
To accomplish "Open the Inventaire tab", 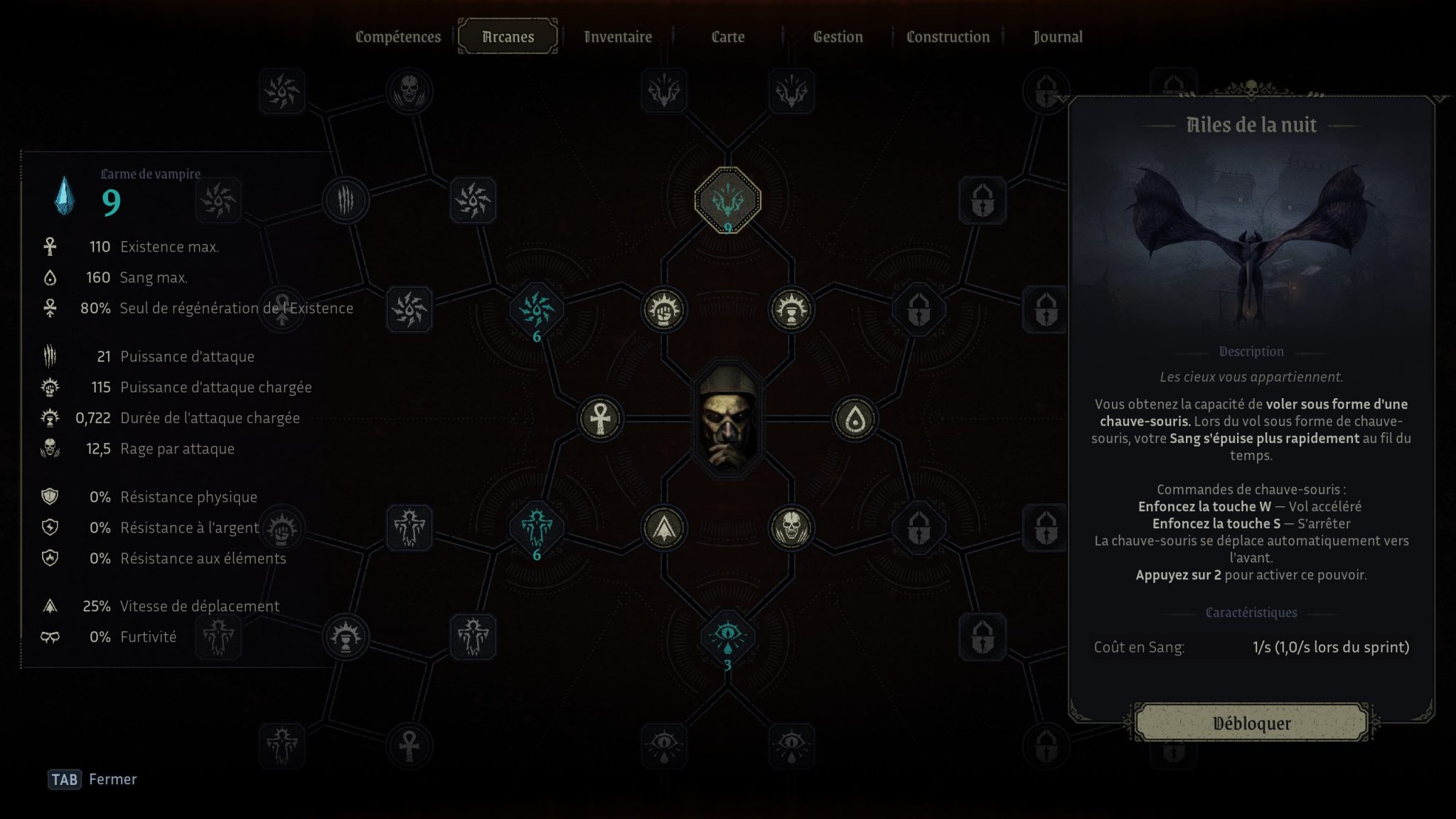I will (618, 37).
